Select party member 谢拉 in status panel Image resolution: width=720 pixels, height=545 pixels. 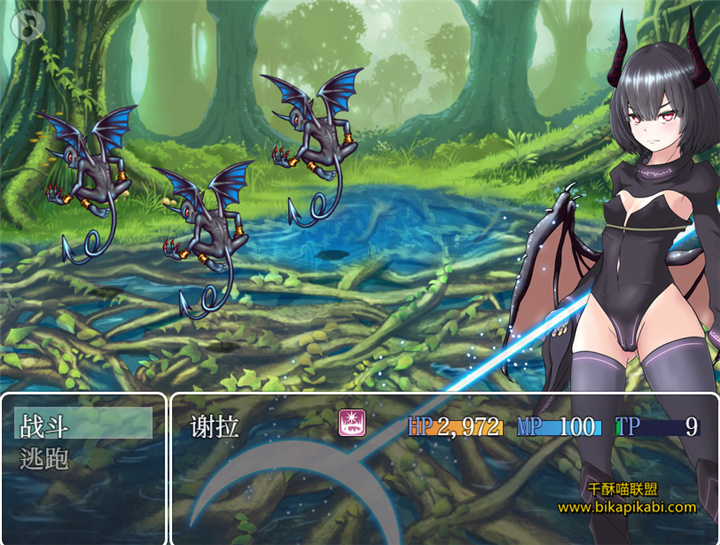coord(215,427)
